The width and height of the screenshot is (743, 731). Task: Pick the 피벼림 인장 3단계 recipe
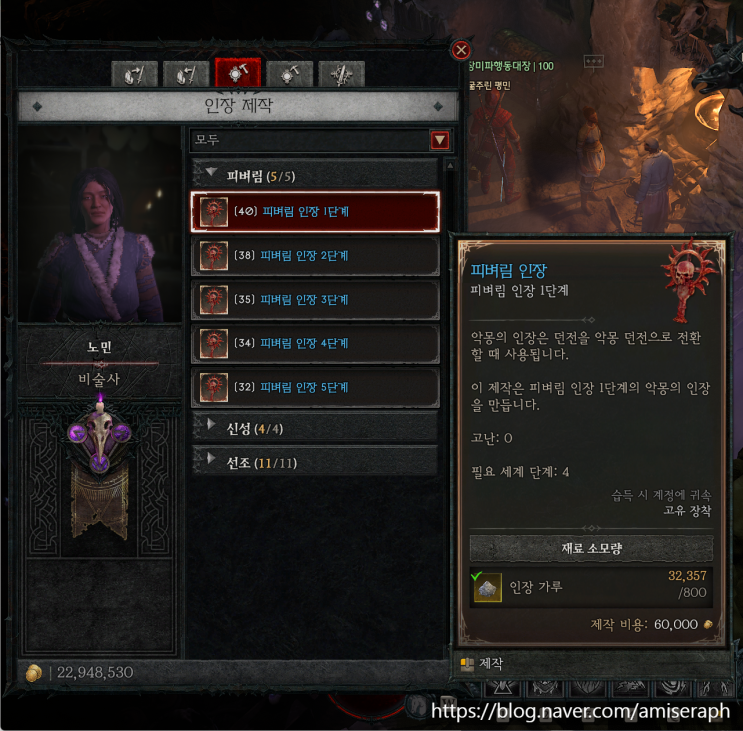coord(314,299)
